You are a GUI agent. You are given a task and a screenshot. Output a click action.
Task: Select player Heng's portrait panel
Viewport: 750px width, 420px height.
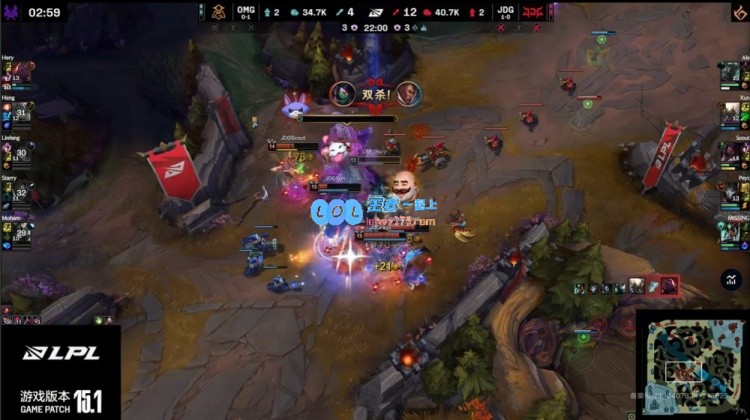pyautogui.click(x=18, y=112)
